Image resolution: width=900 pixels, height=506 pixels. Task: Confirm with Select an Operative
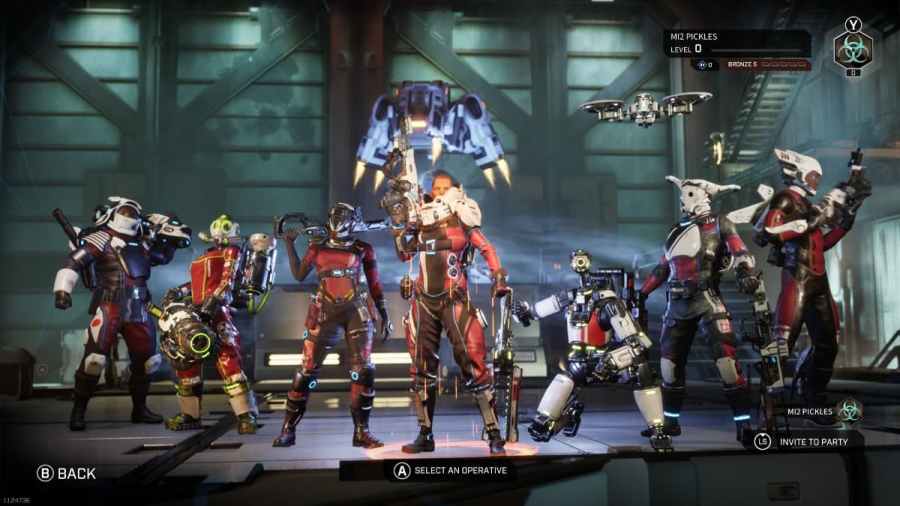coord(448,470)
